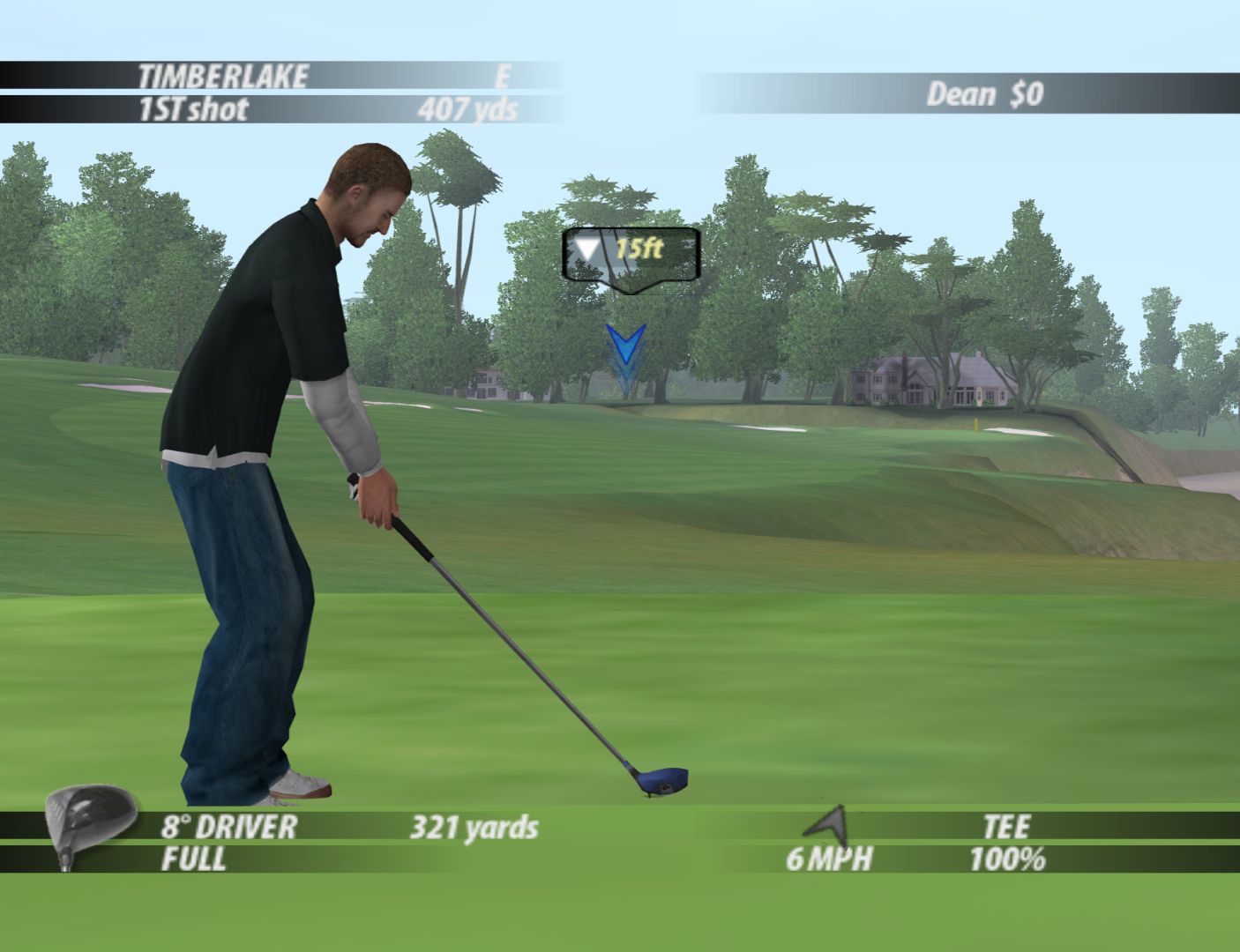The width and height of the screenshot is (1240, 952).
Task: Change the 8° DRIVER club selection
Action: (x=228, y=827)
